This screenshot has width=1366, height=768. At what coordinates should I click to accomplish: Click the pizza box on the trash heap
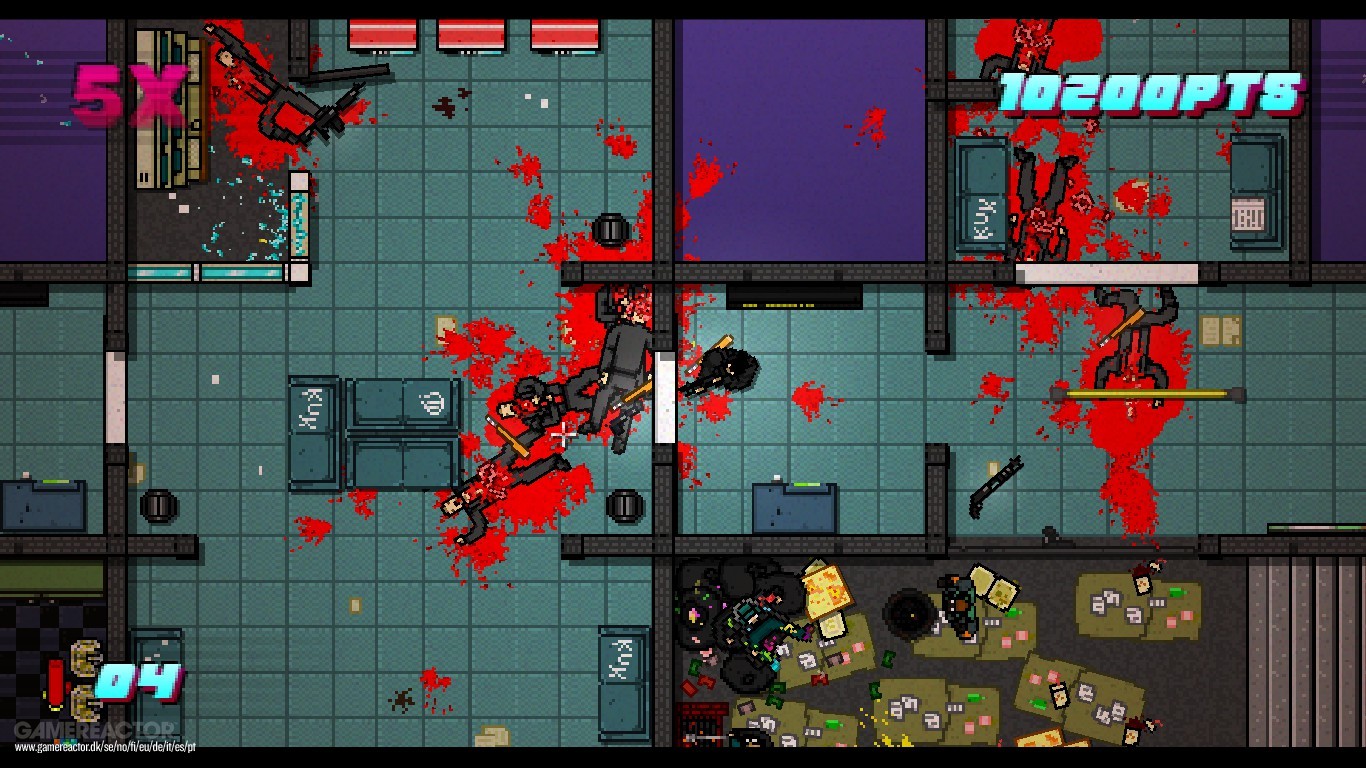click(826, 590)
